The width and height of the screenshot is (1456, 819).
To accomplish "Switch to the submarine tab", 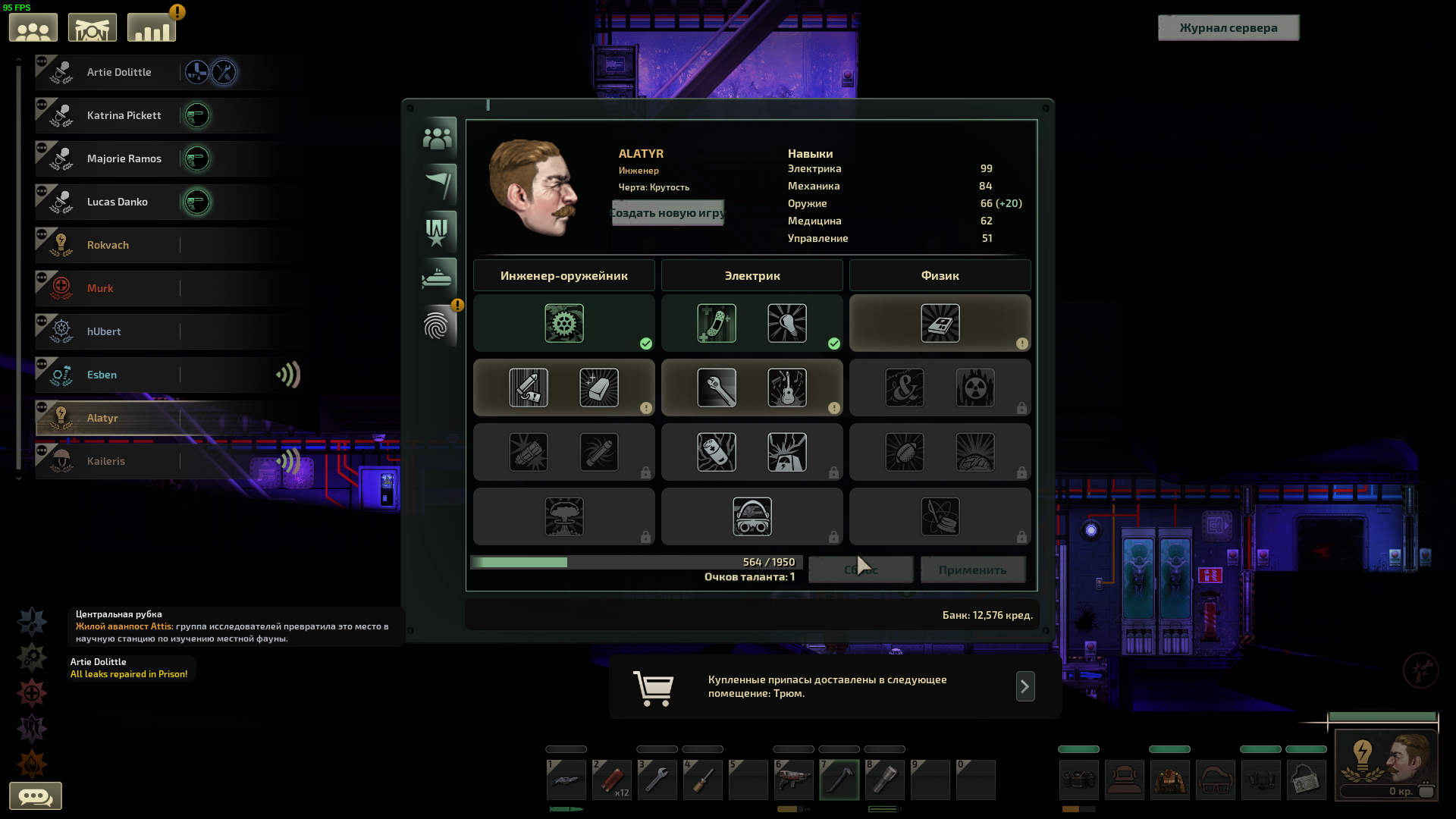I will point(438,278).
